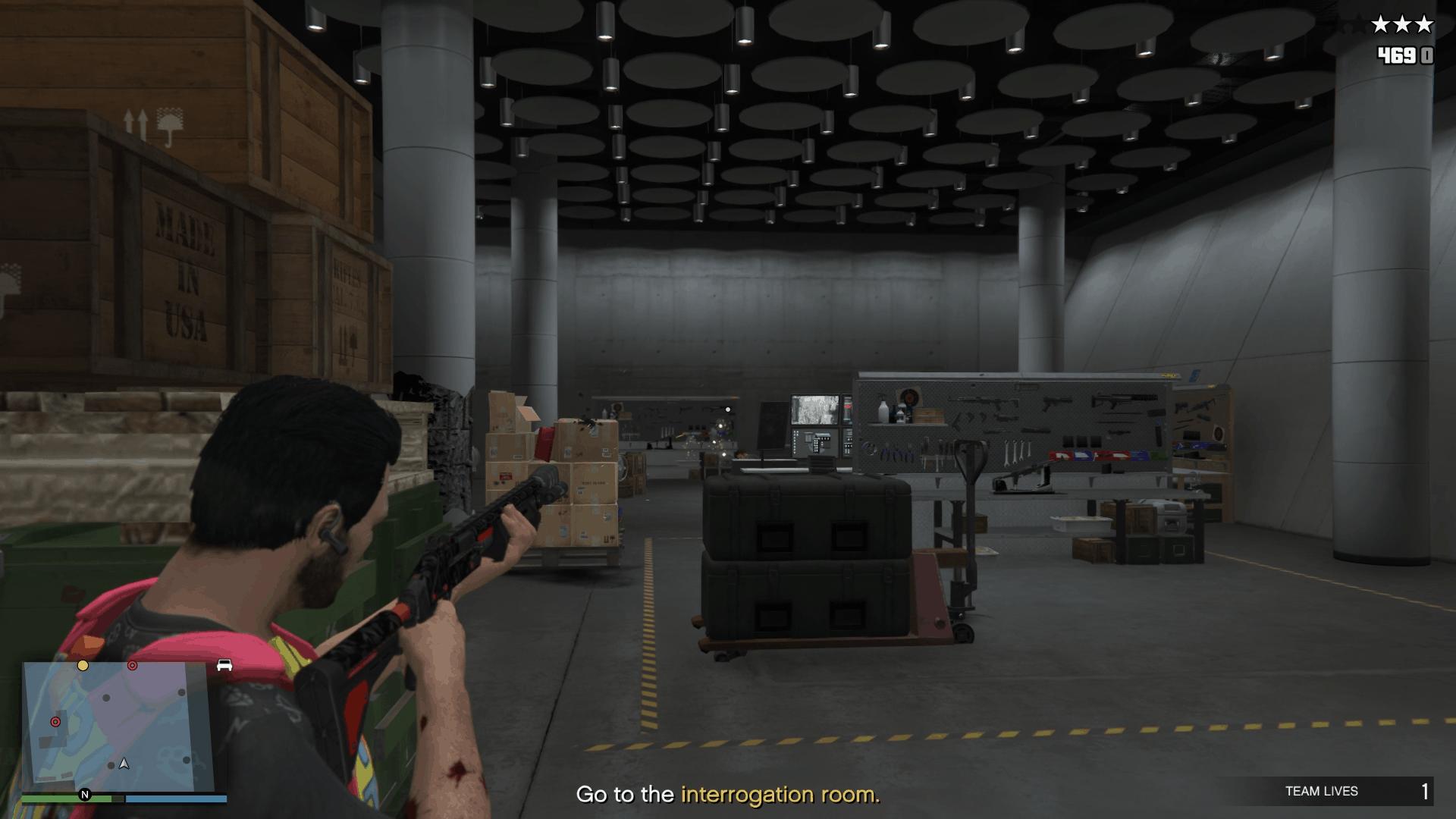Select the top red enemy blip on minimap
The width and height of the screenshot is (1456, 819).
click(x=132, y=666)
